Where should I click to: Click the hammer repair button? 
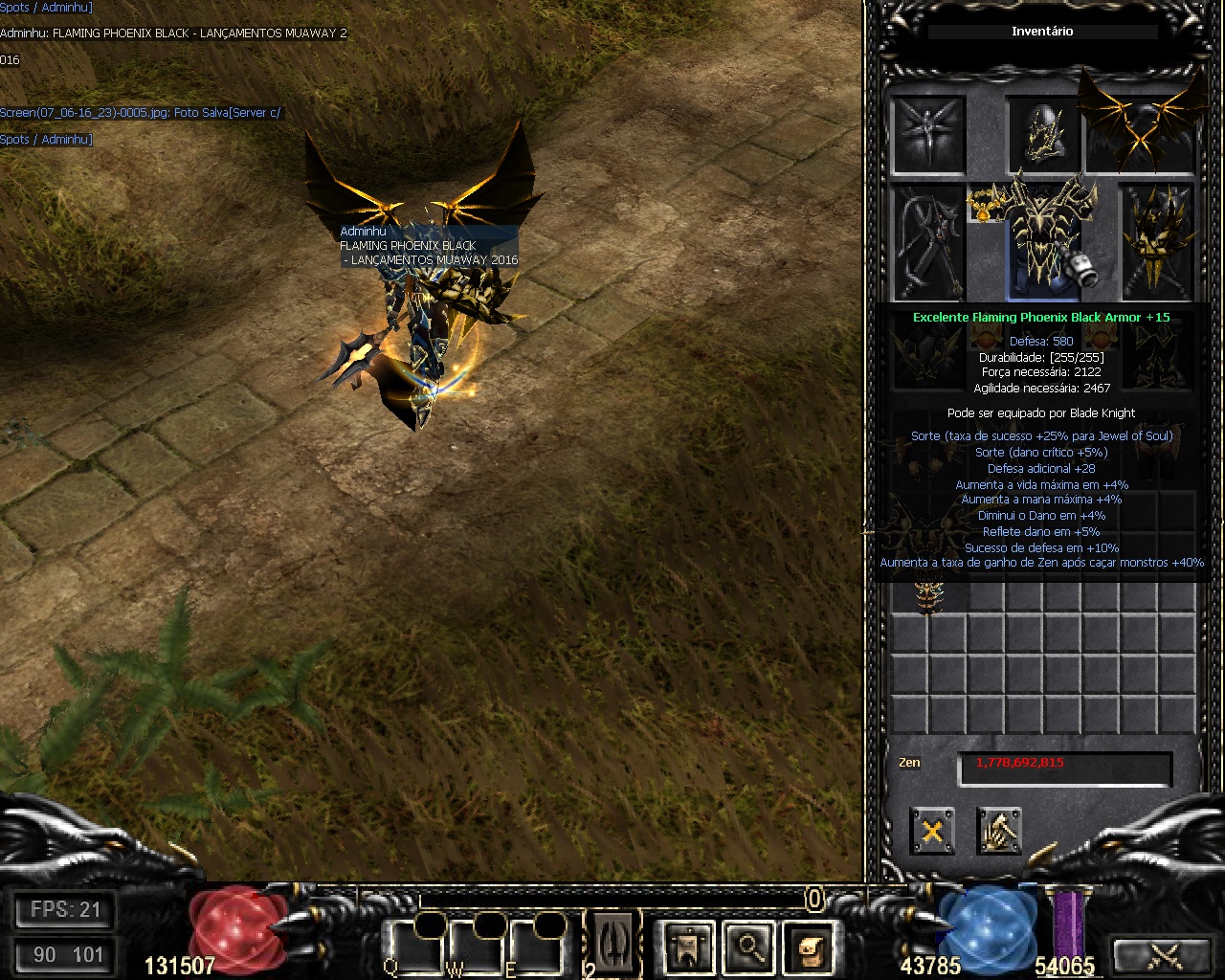point(999,831)
